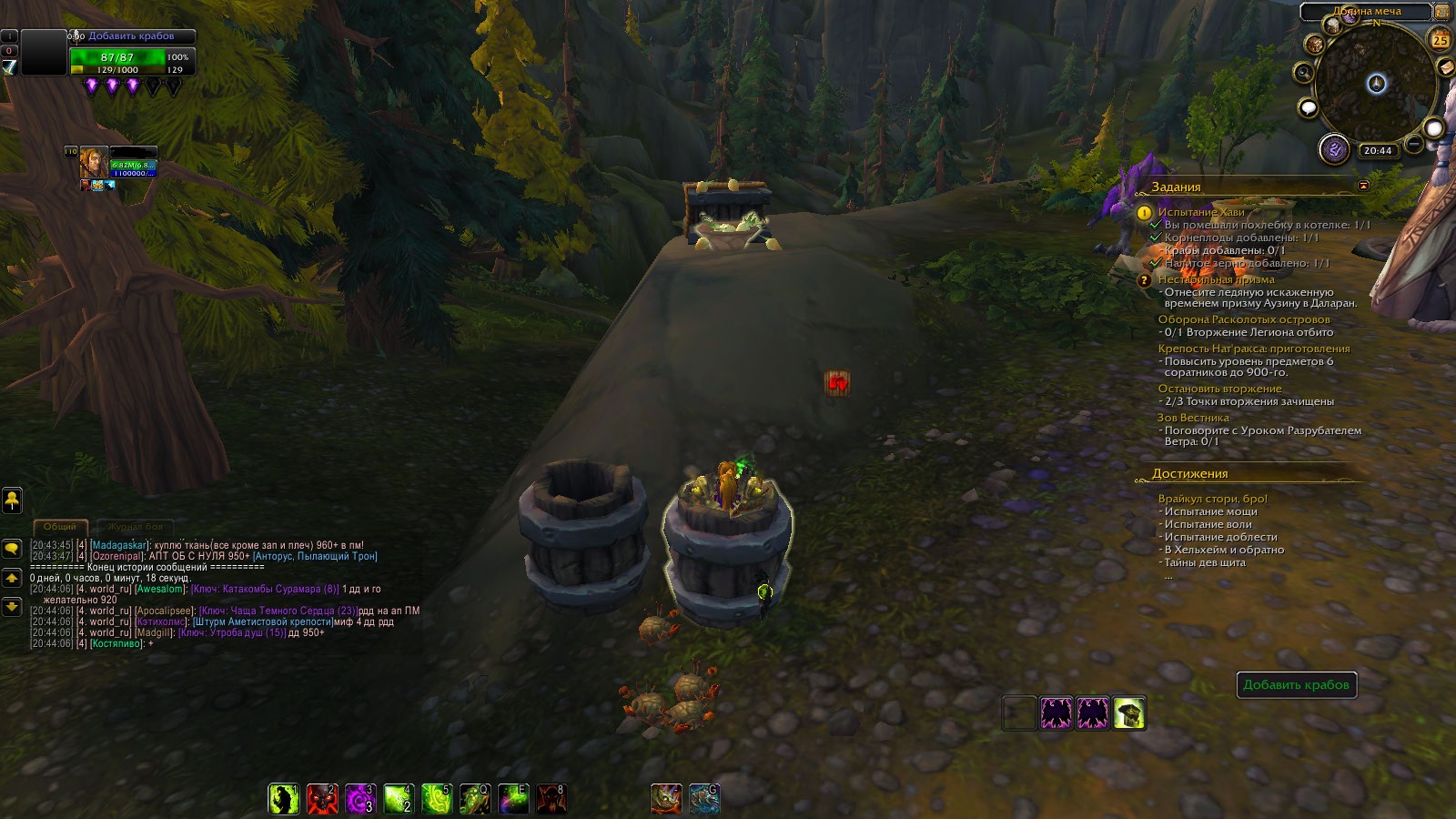Screen dimensions: 1456x819
Task: Click the "Добавить крабов" button
Action: pyautogui.click(x=1296, y=685)
